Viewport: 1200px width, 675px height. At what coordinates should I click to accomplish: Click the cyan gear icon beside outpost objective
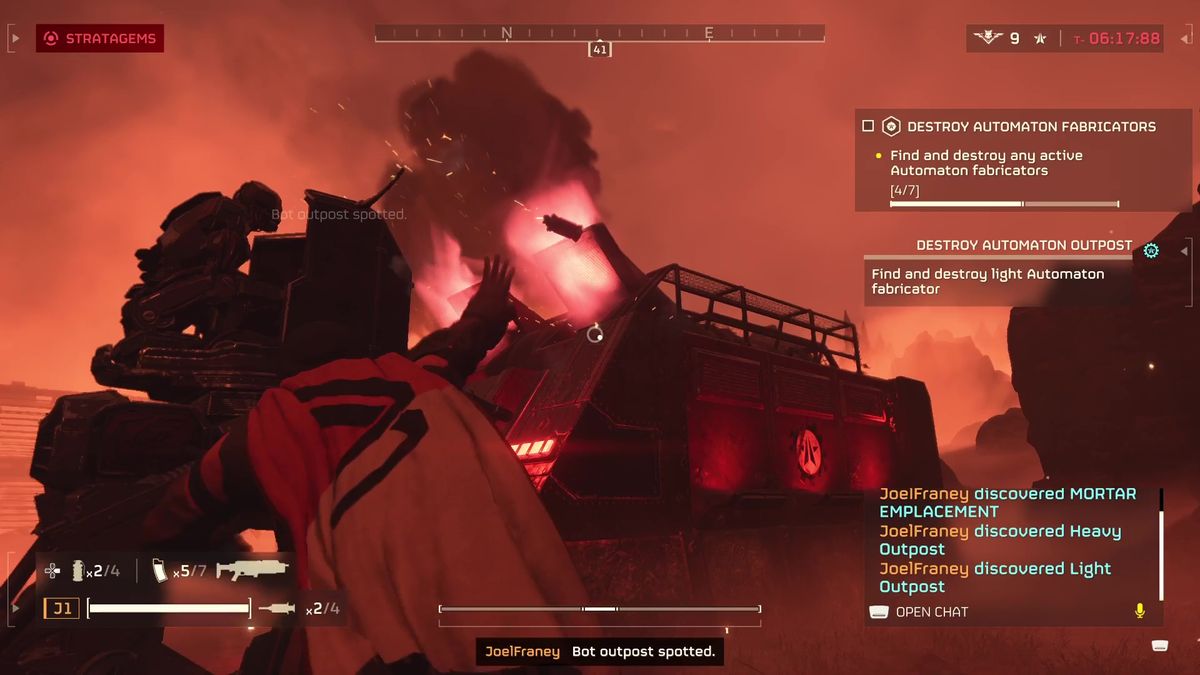(1151, 250)
